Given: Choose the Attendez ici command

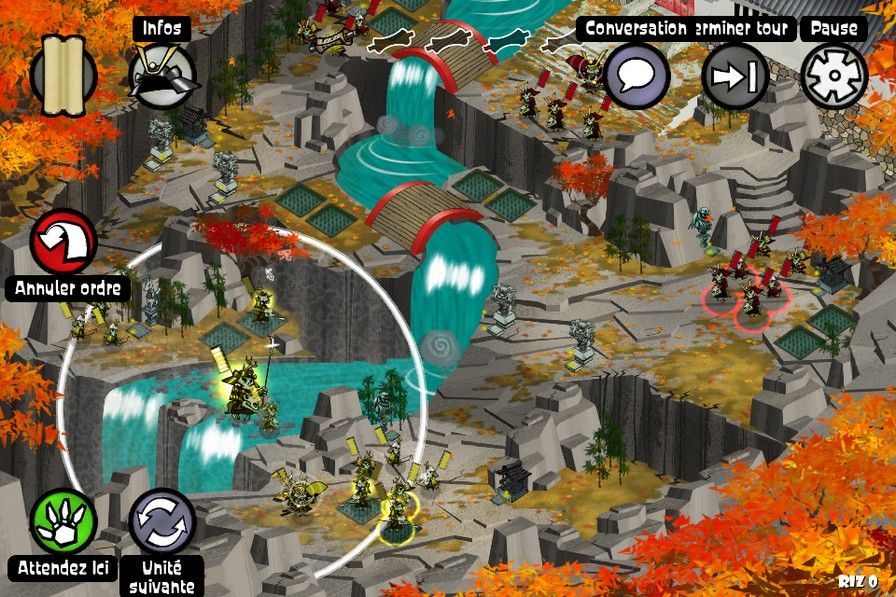Looking at the screenshot, I should (64, 521).
